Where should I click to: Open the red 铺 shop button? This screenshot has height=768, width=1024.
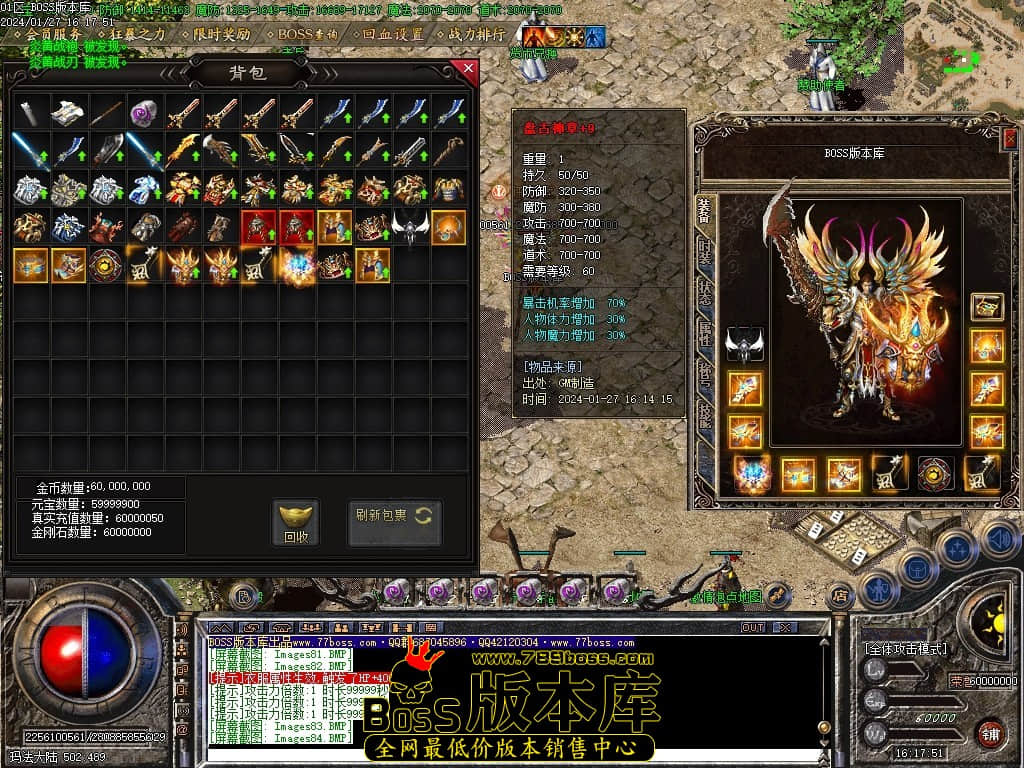coord(990,732)
